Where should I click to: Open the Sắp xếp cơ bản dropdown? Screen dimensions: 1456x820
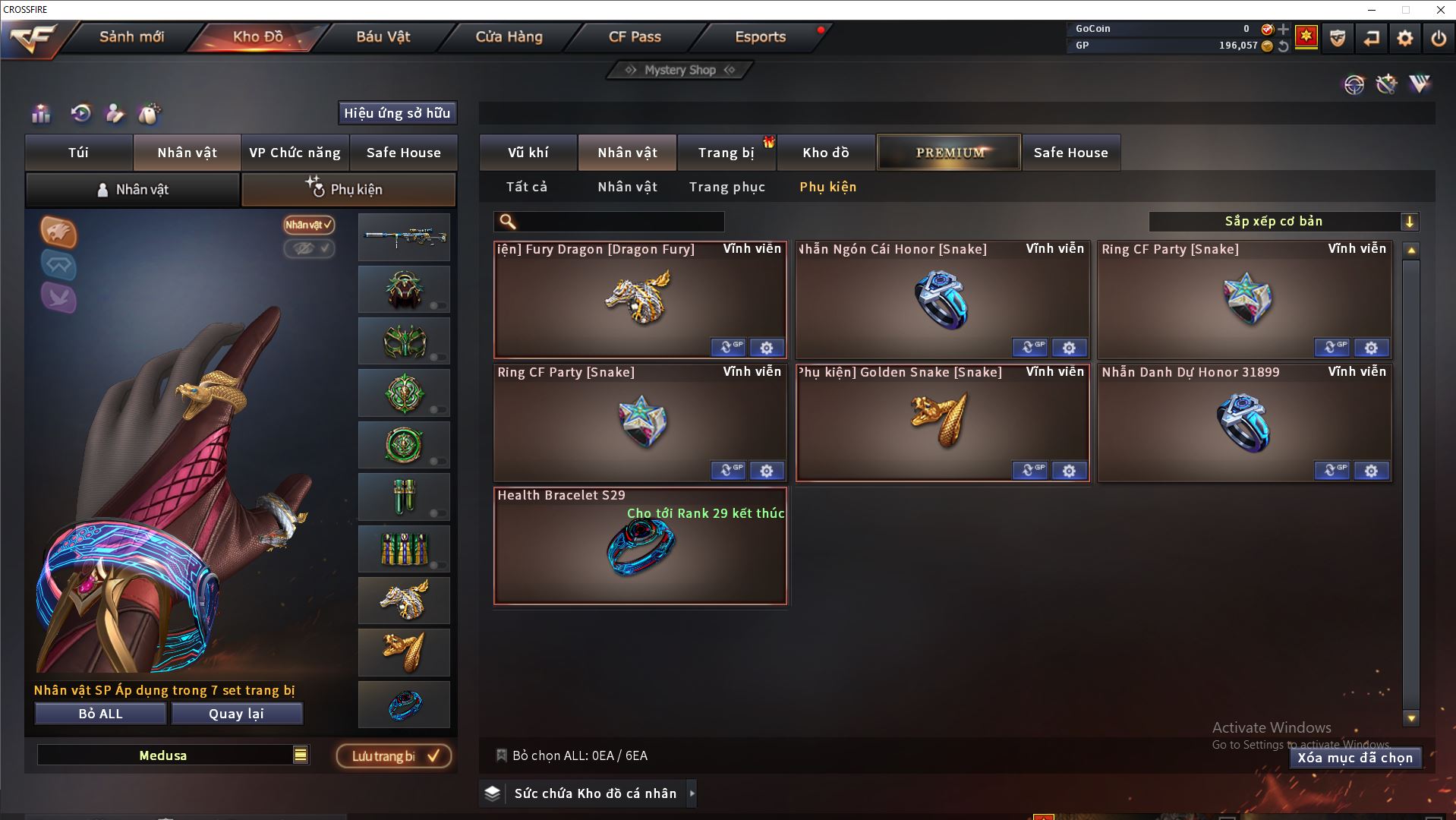point(1282,222)
